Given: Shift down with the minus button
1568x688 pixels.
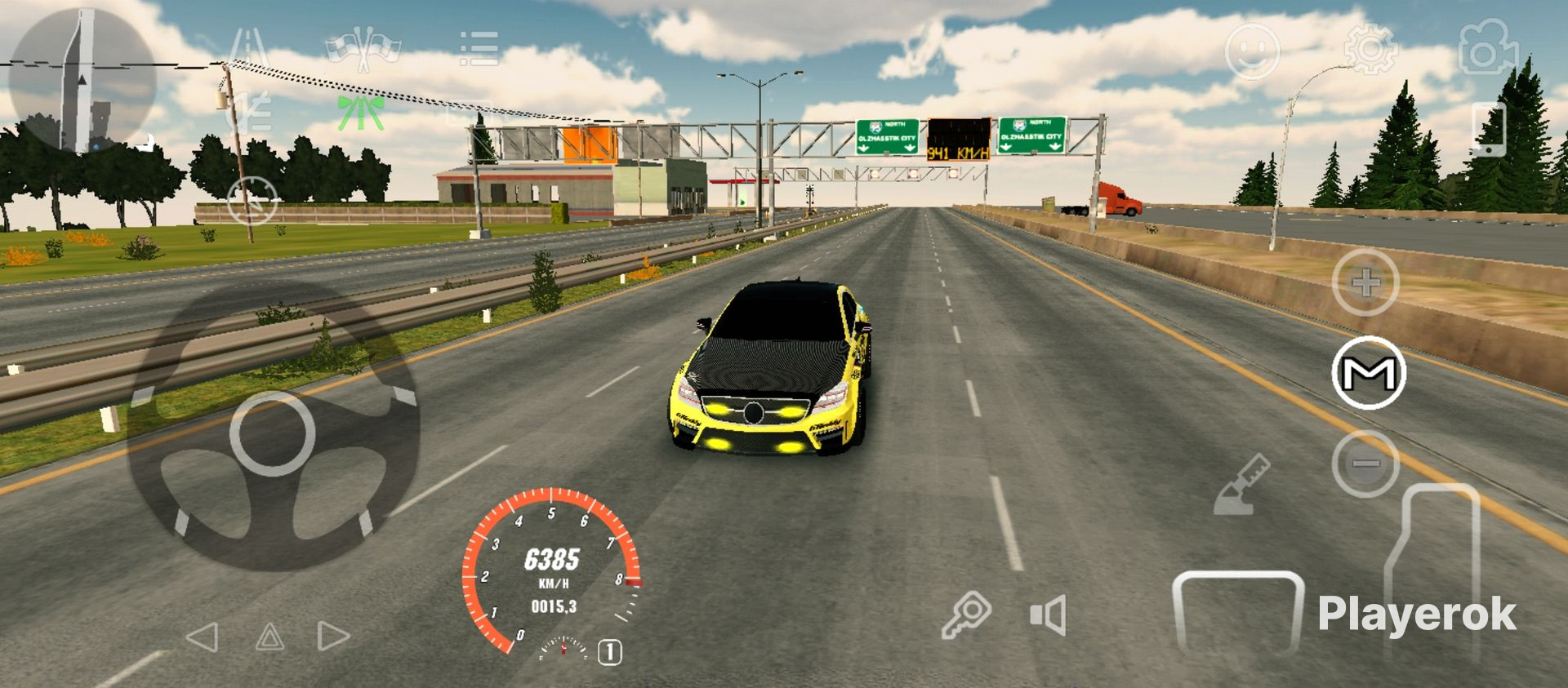Looking at the screenshot, I should (x=1365, y=464).
